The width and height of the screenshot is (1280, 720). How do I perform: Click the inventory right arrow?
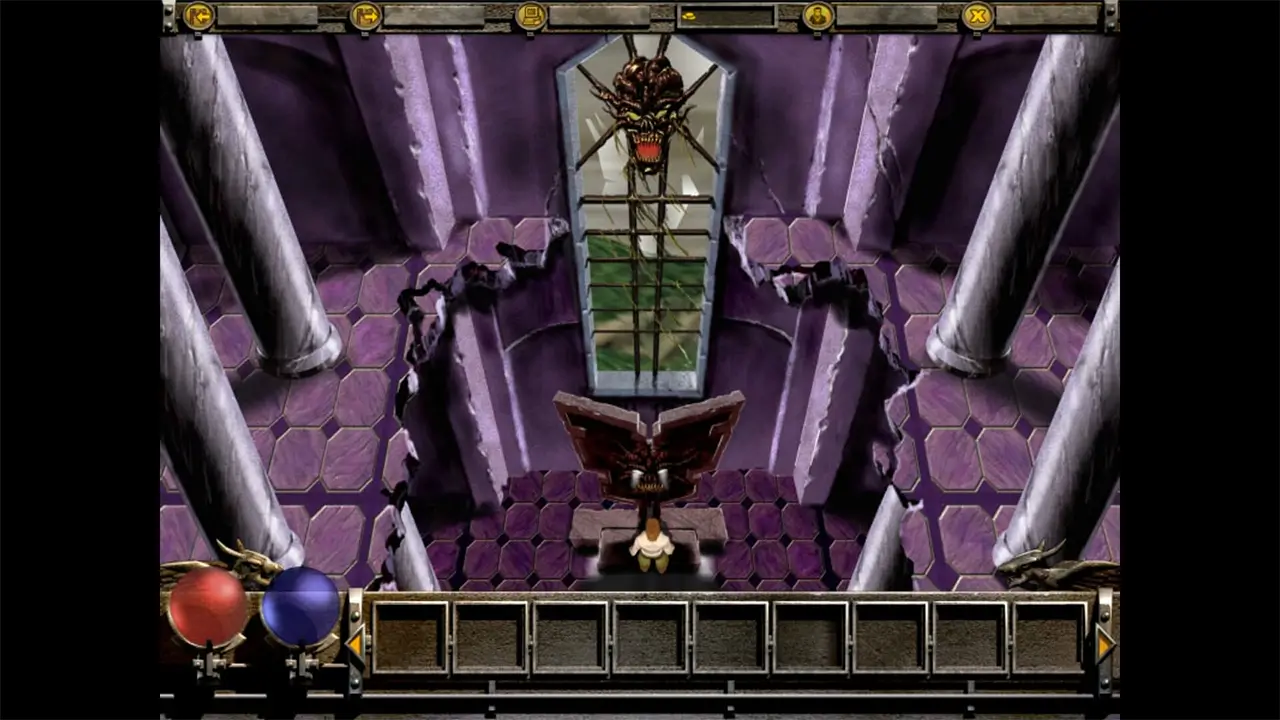click(x=1104, y=644)
